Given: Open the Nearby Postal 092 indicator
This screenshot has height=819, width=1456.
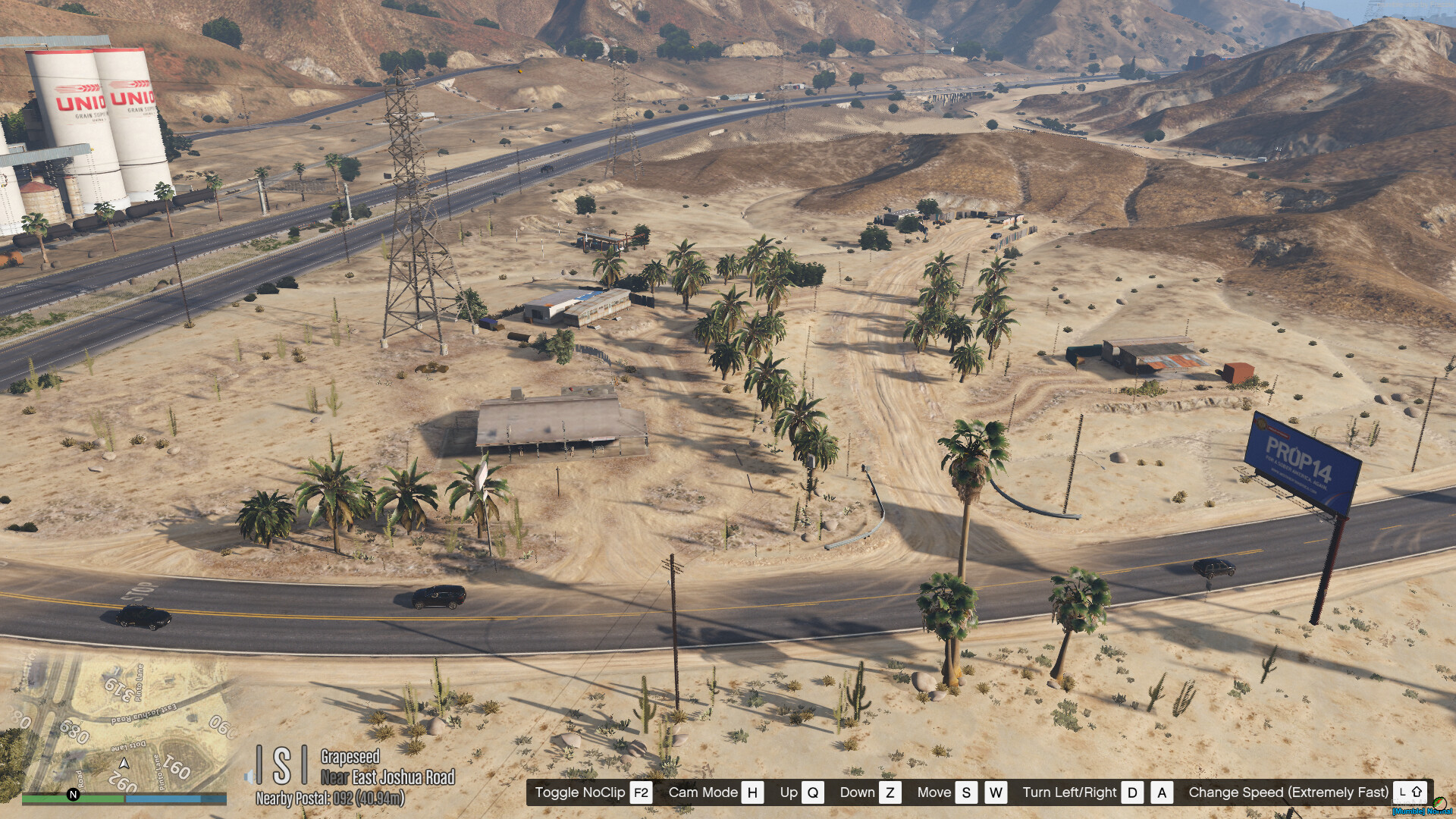Looking at the screenshot, I should pyautogui.click(x=332, y=798).
